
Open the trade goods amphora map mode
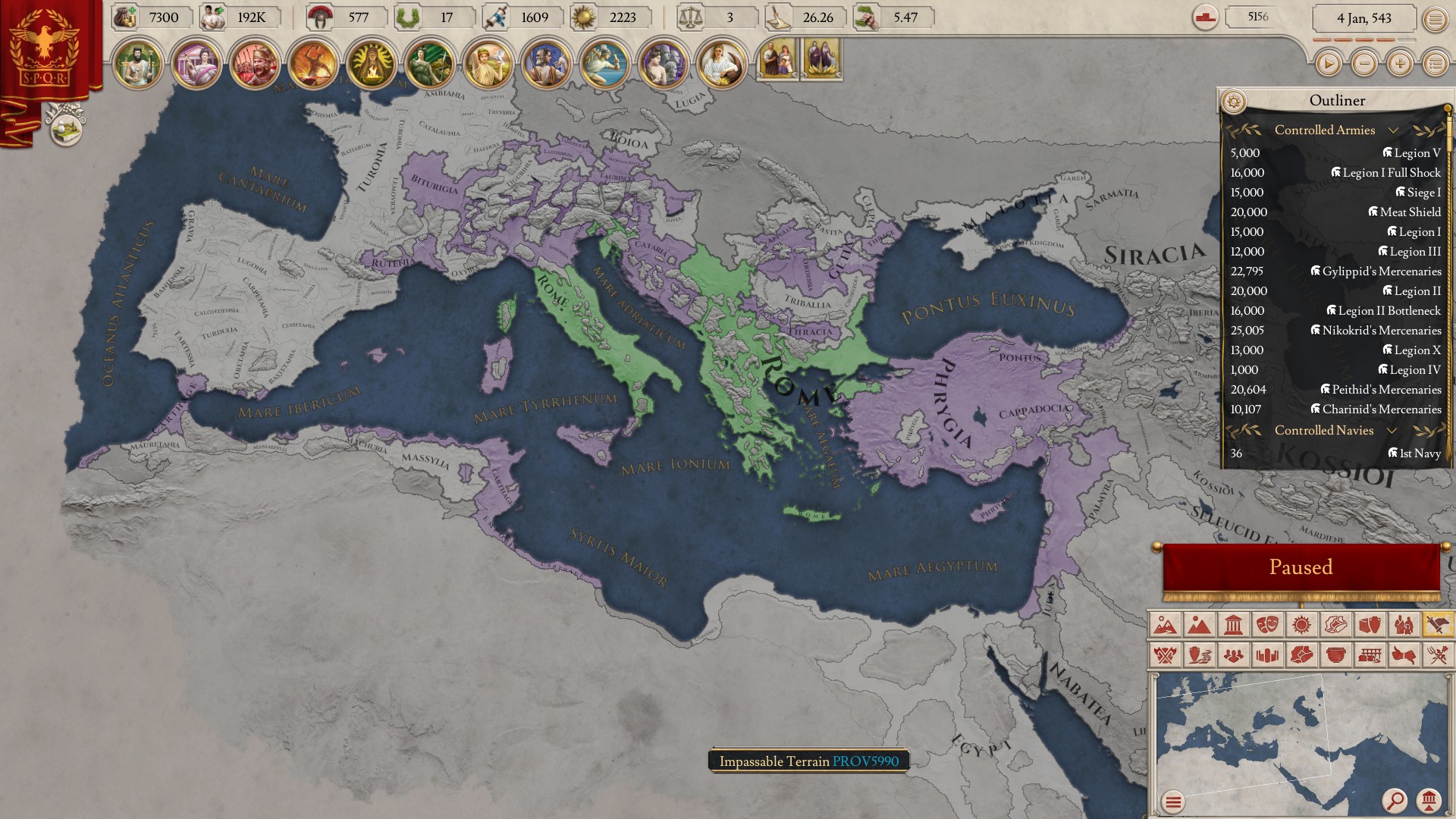point(1370,625)
